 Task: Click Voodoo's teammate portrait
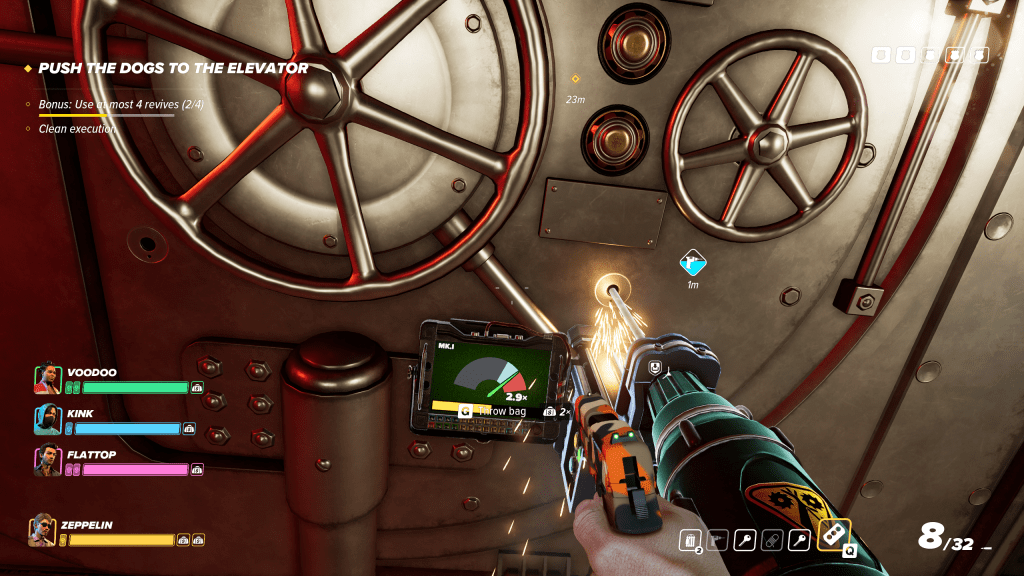(x=48, y=379)
